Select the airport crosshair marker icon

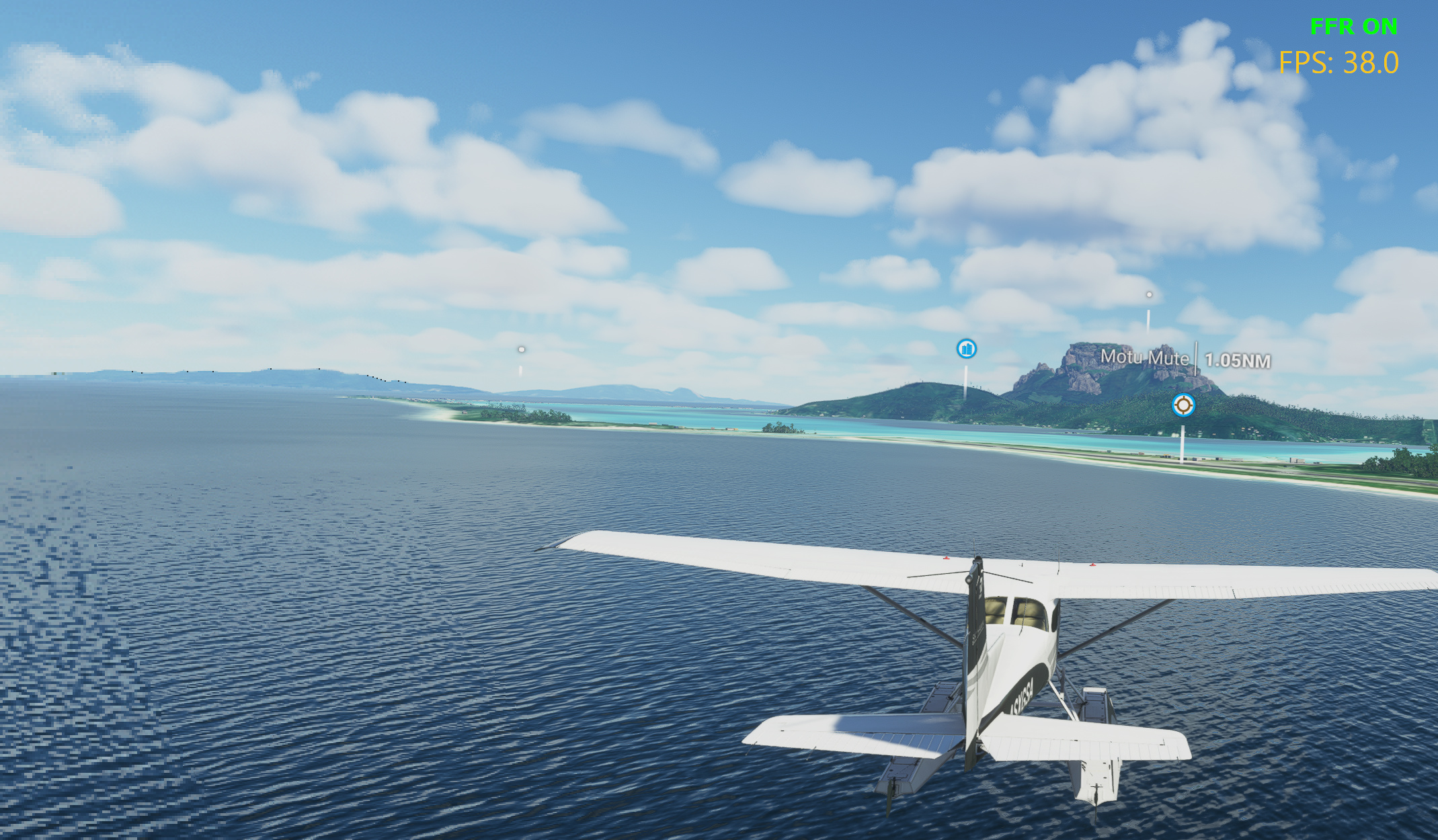tap(1183, 405)
